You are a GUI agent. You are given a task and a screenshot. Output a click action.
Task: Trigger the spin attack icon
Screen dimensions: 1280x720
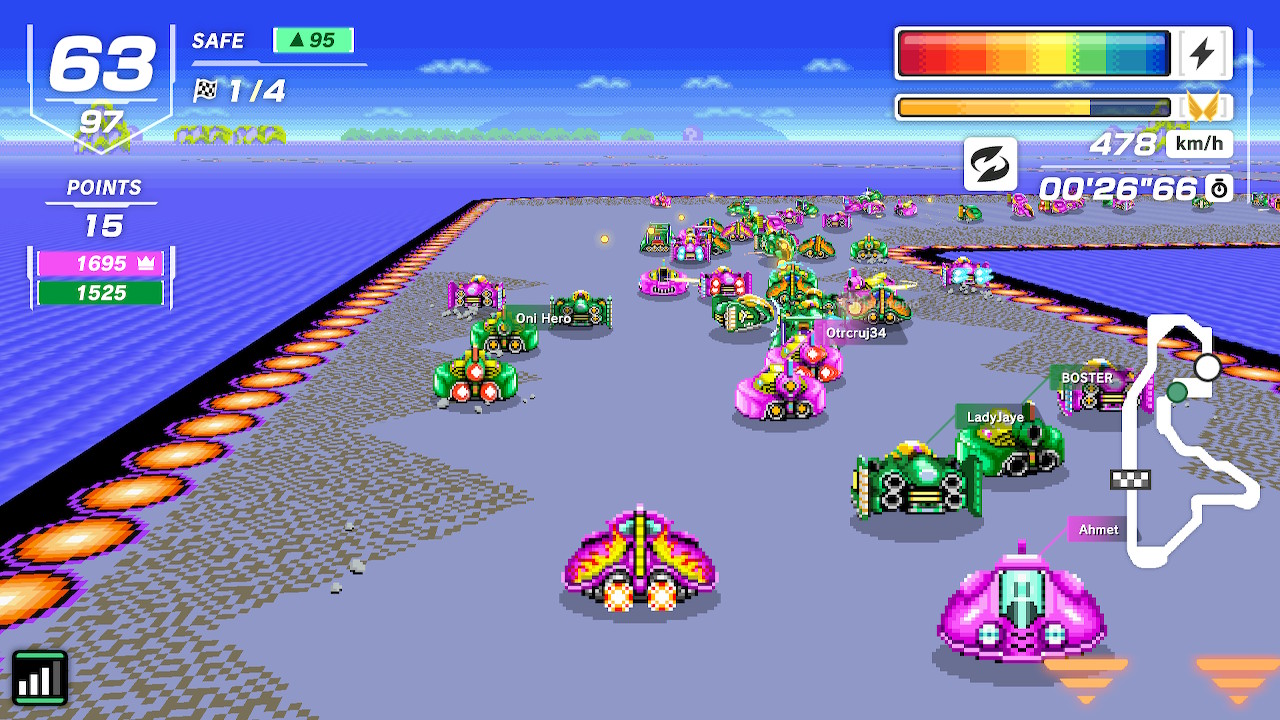(x=990, y=163)
